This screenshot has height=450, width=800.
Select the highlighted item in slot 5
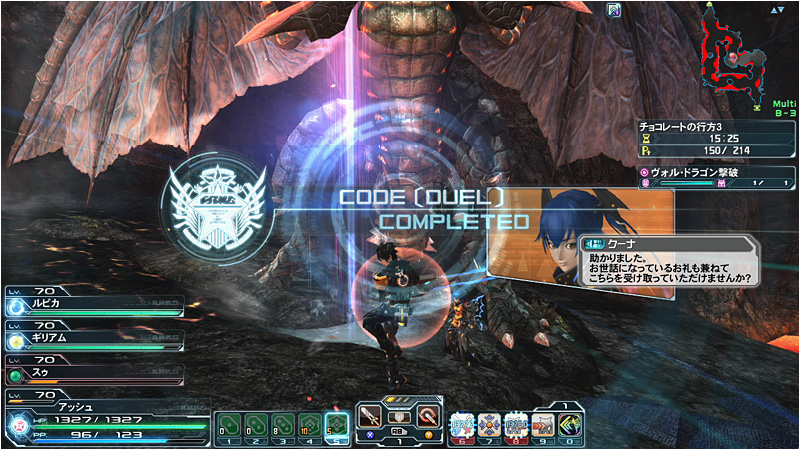[337, 425]
